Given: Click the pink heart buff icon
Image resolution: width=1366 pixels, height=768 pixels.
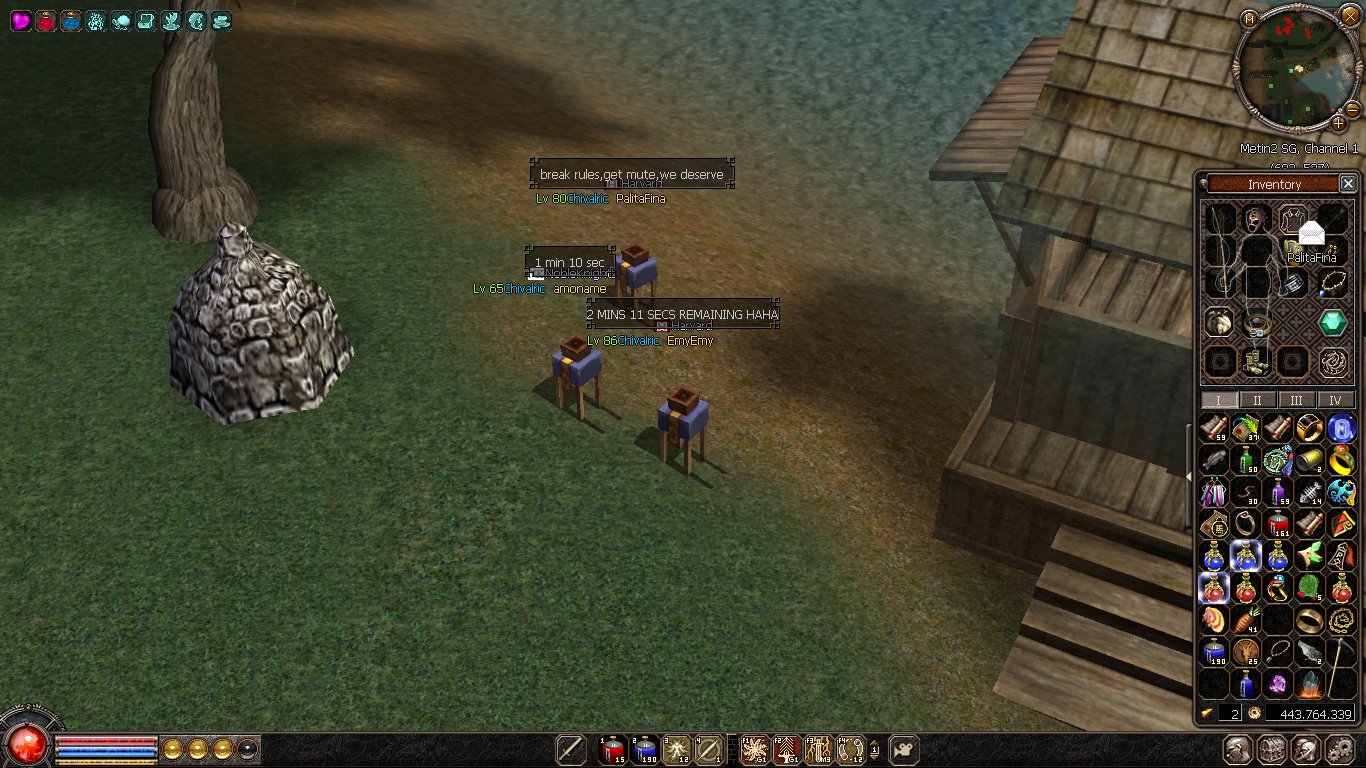Looking at the screenshot, I should click(21, 21).
